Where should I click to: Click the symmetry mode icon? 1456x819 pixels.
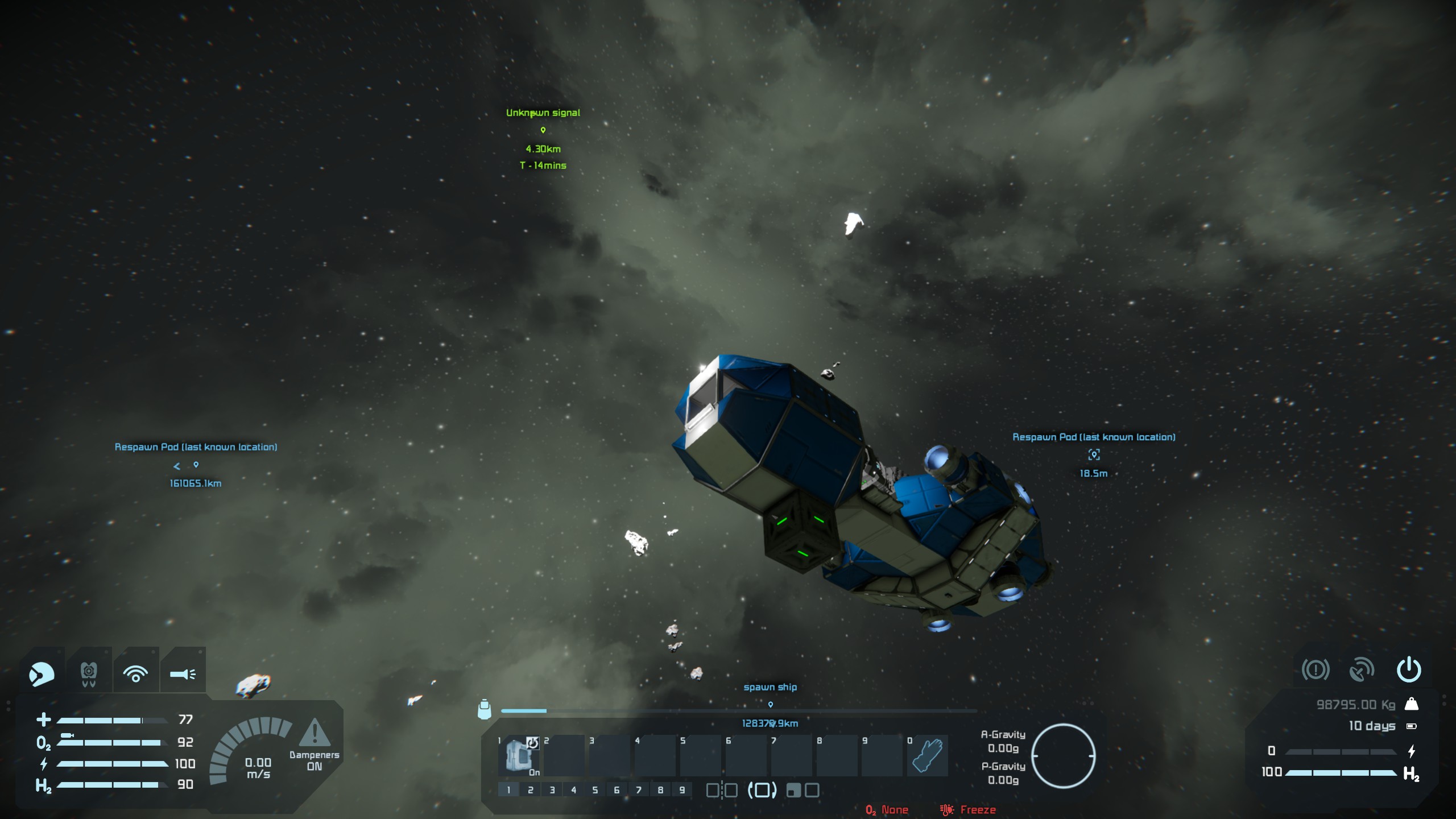[x=722, y=790]
